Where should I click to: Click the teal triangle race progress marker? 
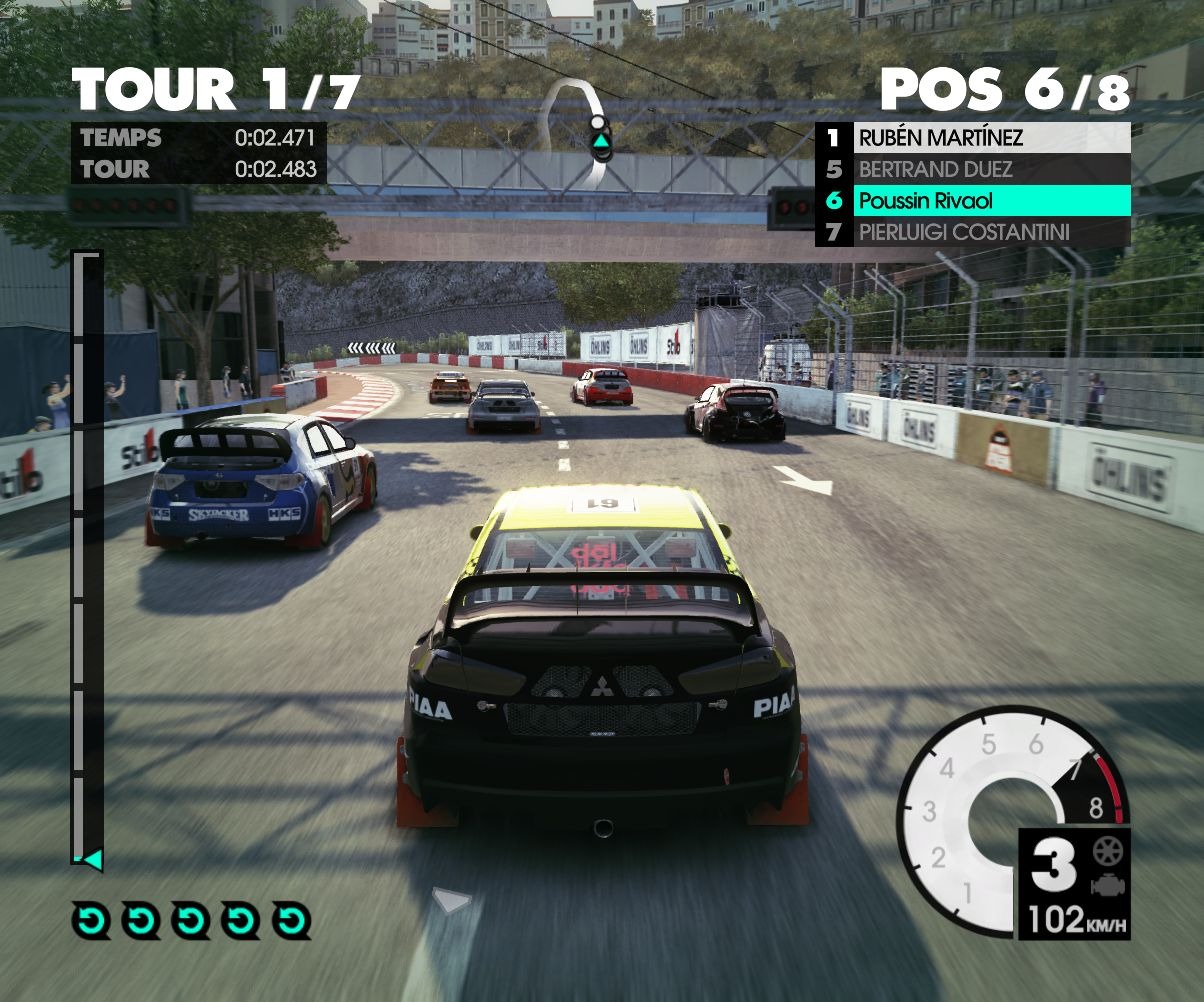[92, 859]
